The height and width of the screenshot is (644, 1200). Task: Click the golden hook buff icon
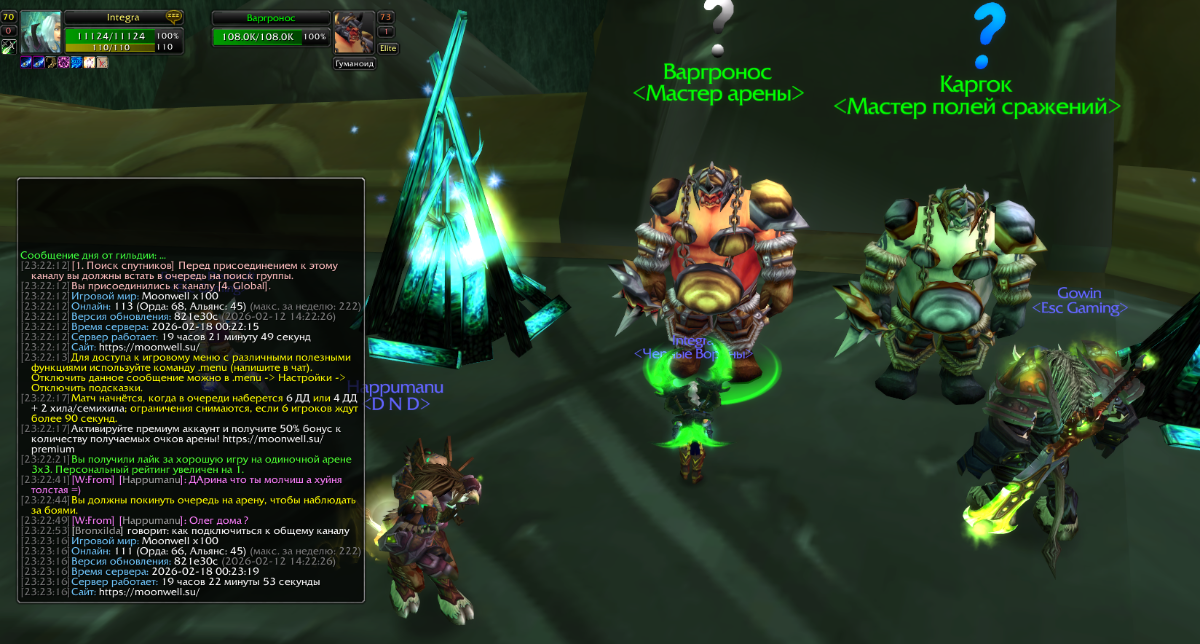pyautogui.click(x=51, y=62)
